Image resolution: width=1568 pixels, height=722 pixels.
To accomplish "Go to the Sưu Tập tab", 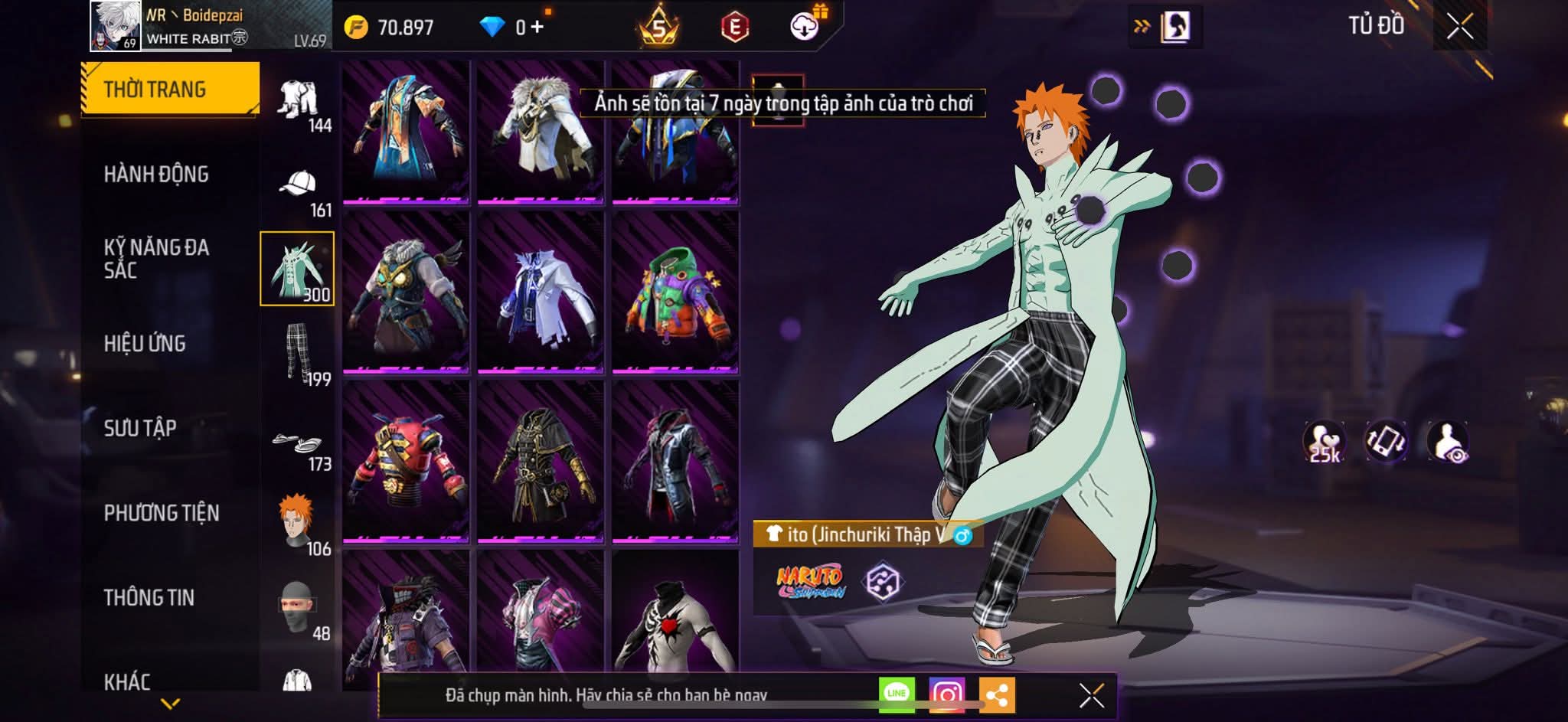I will click(140, 428).
